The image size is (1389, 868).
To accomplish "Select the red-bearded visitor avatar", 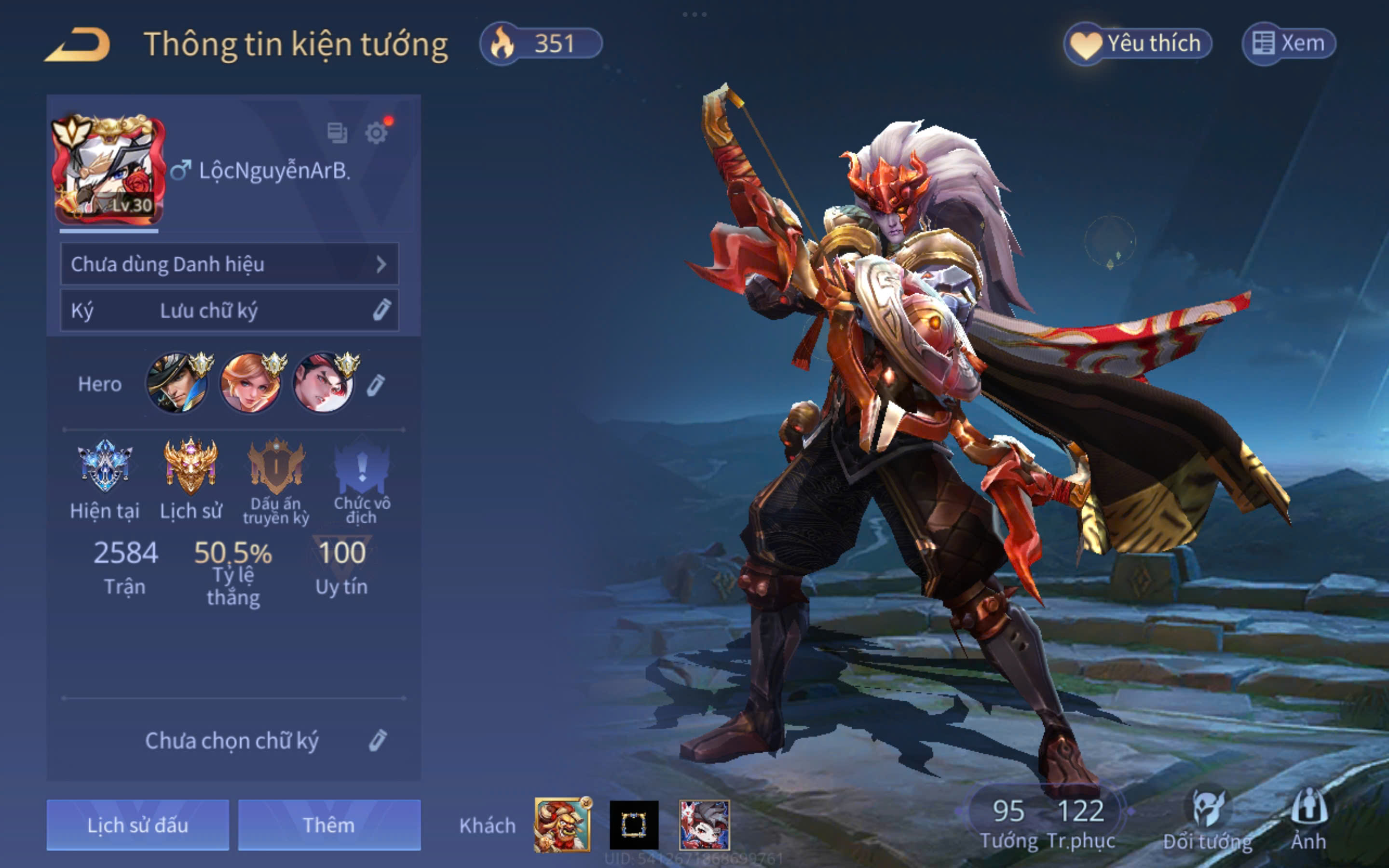I will click(x=562, y=825).
